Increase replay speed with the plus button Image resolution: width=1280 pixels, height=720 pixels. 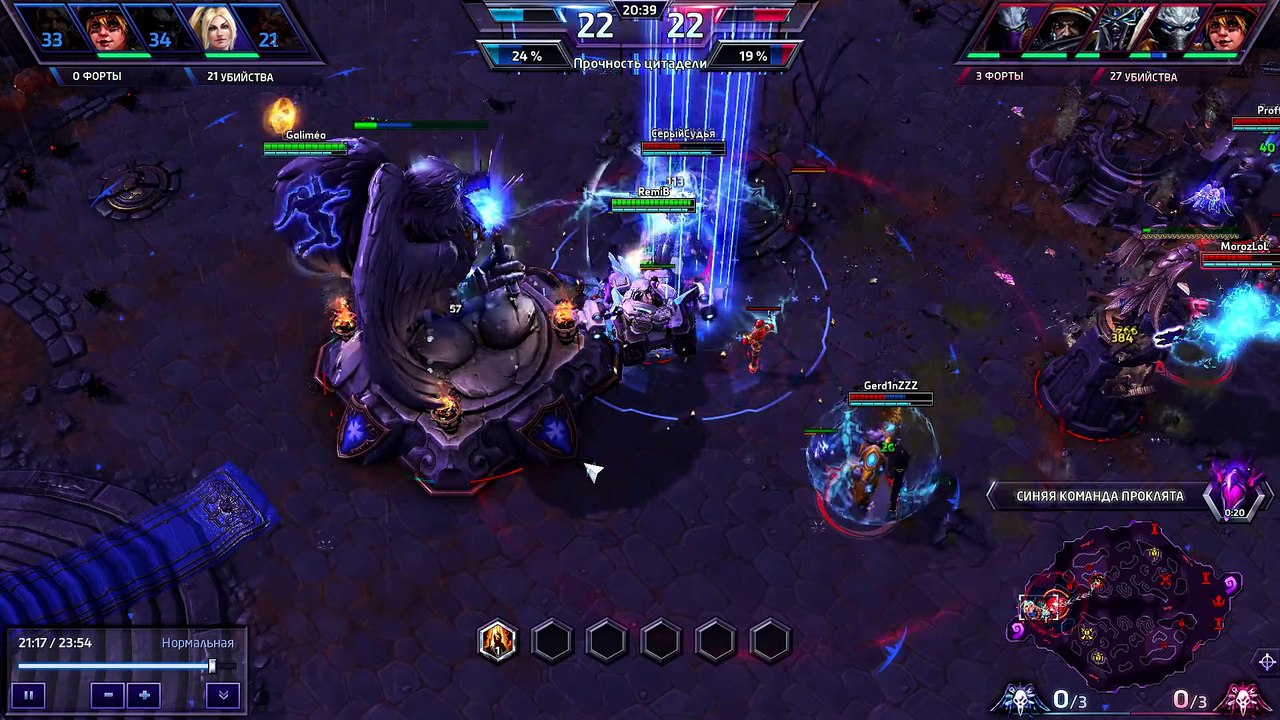[x=144, y=695]
